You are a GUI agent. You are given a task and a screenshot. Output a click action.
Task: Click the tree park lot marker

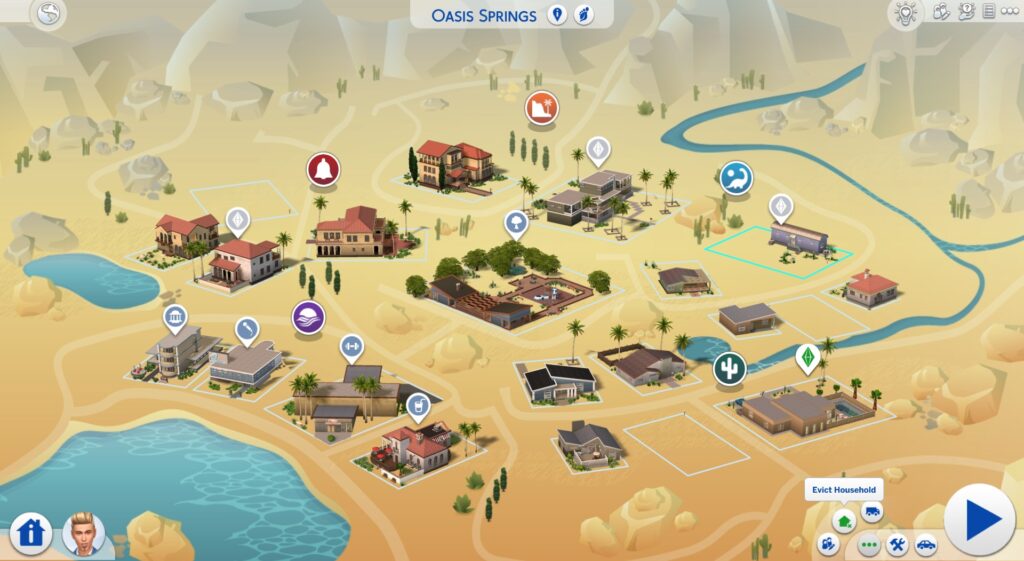coord(516,222)
